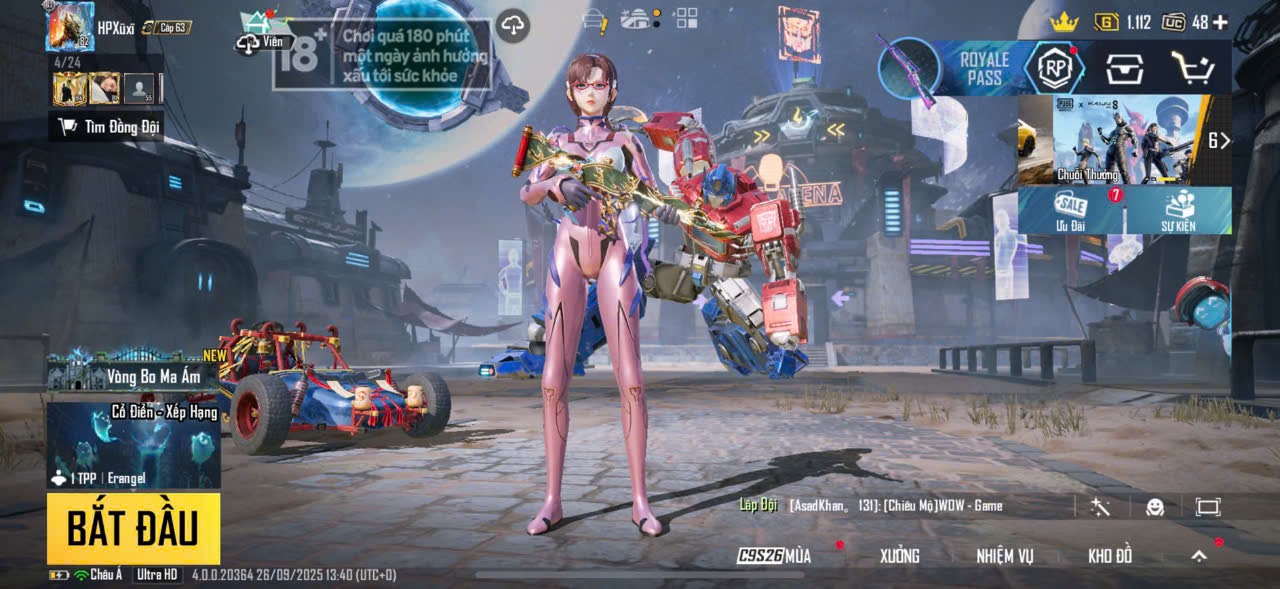Screen dimensions: 1280x589
Task: Open the smiley face emote button
Action: [x=1154, y=507]
